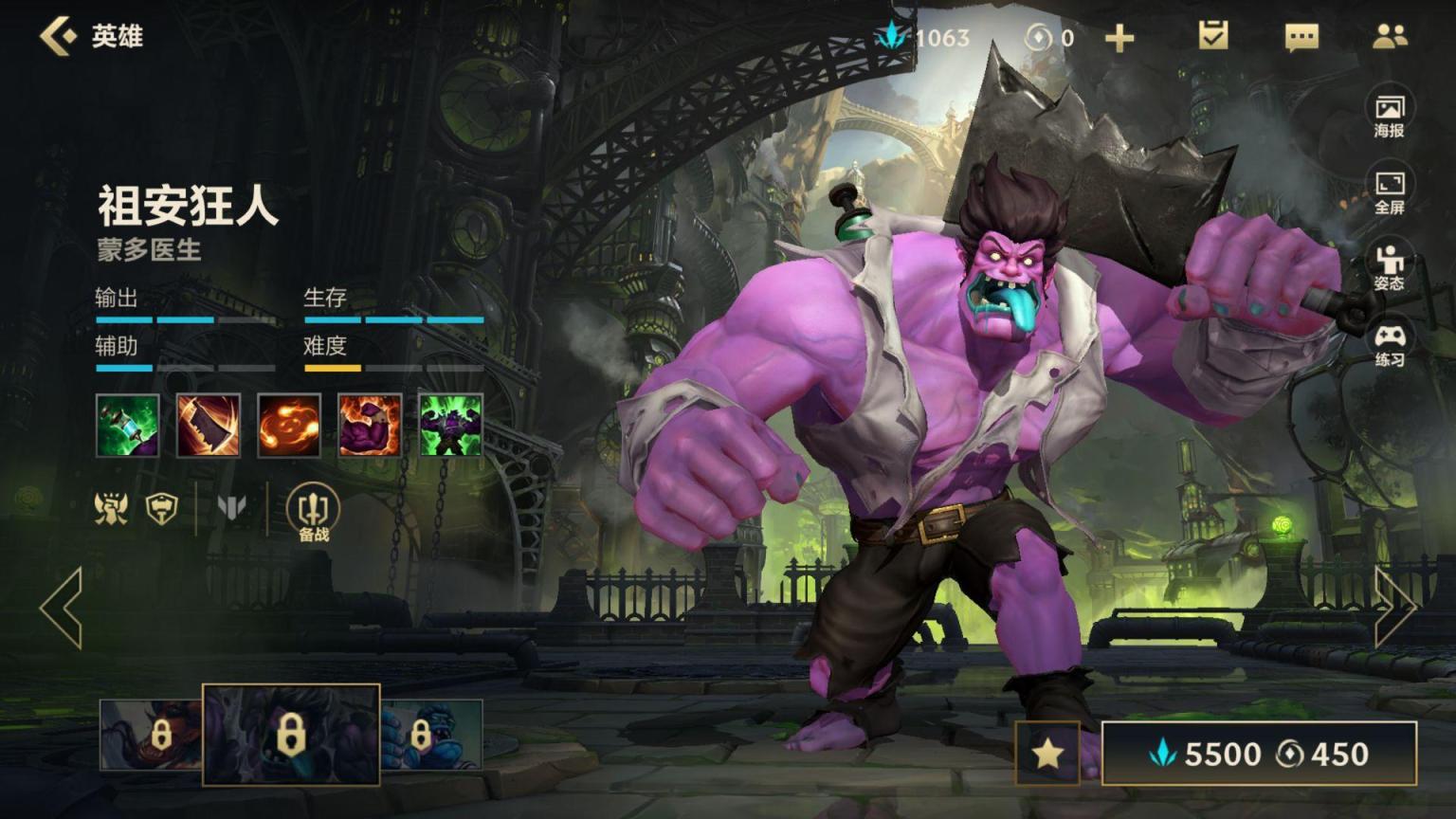Choose the locked blue-skinned skin thumbnail
The height and width of the screenshot is (819, 1456).
tap(432, 735)
